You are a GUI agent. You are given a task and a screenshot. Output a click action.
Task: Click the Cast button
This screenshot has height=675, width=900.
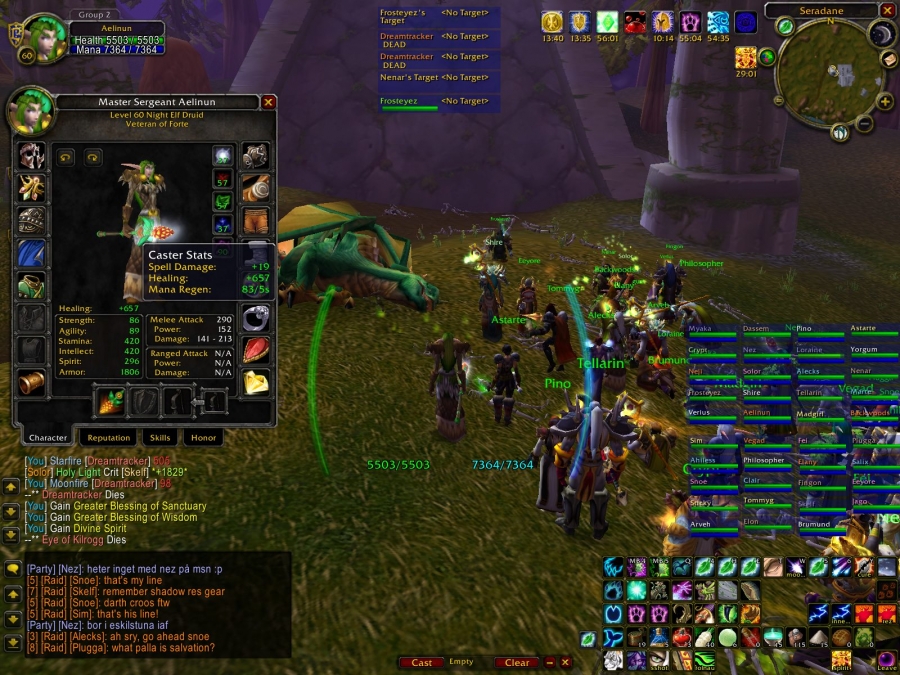[x=422, y=662]
